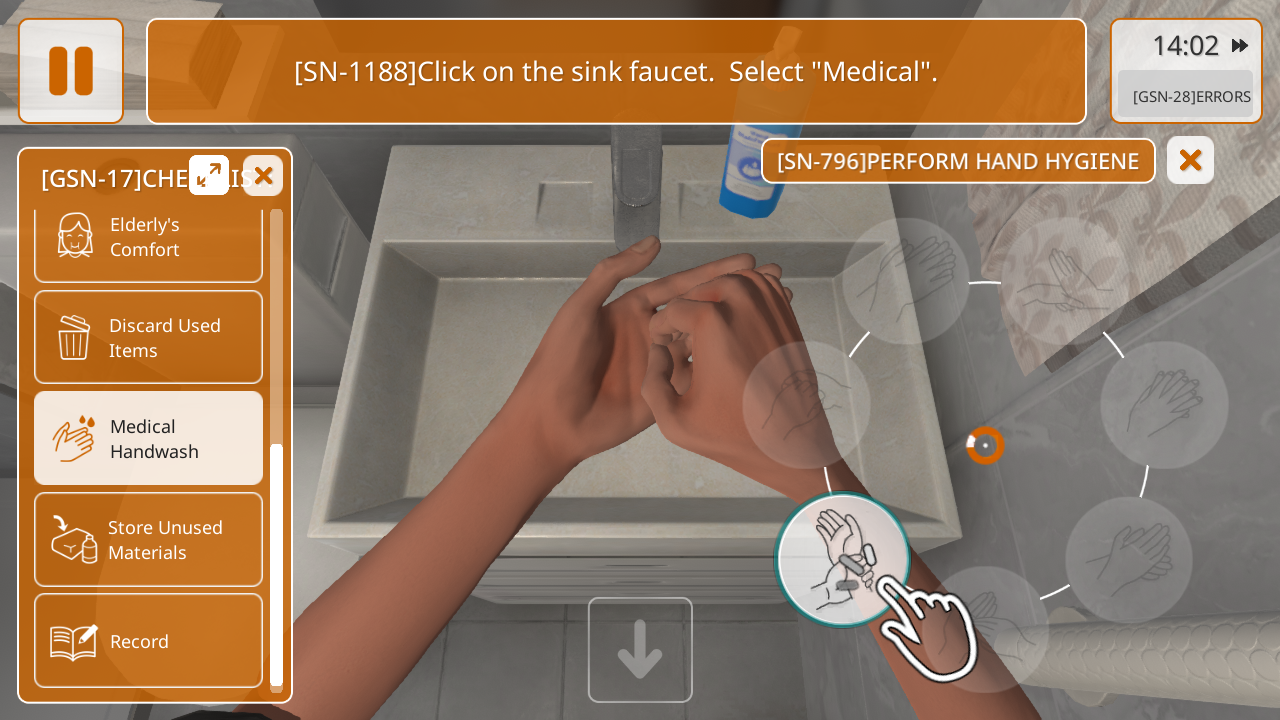Close the Perform Hand Hygiene wheel
Image resolution: width=1280 pixels, height=720 pixels.
pyautogui.click(x=1190, y=160)
